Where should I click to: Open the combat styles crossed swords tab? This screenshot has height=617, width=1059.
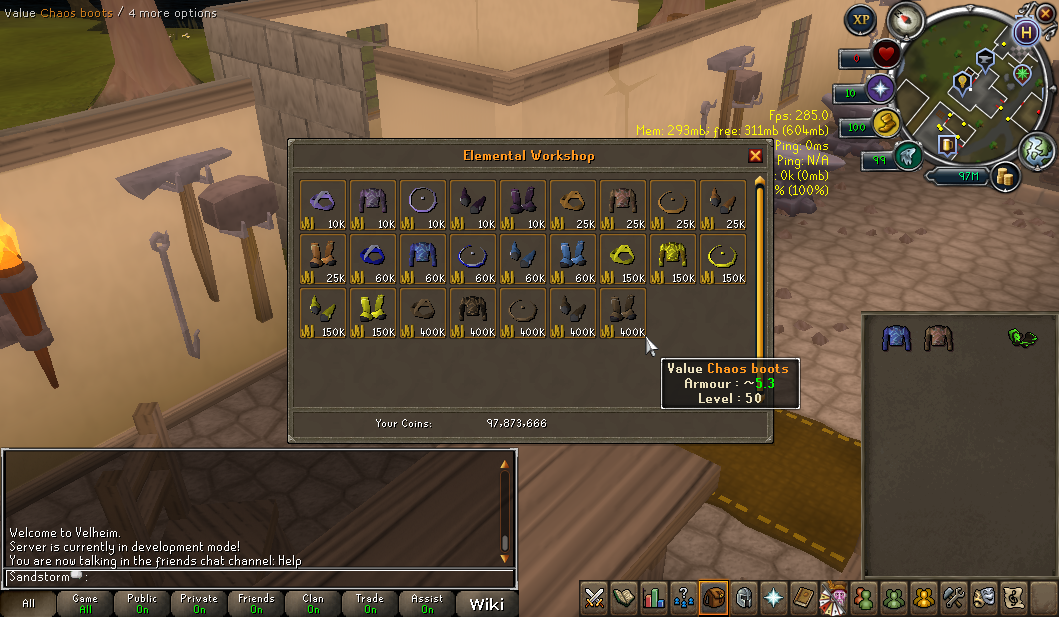coord(595,597)
